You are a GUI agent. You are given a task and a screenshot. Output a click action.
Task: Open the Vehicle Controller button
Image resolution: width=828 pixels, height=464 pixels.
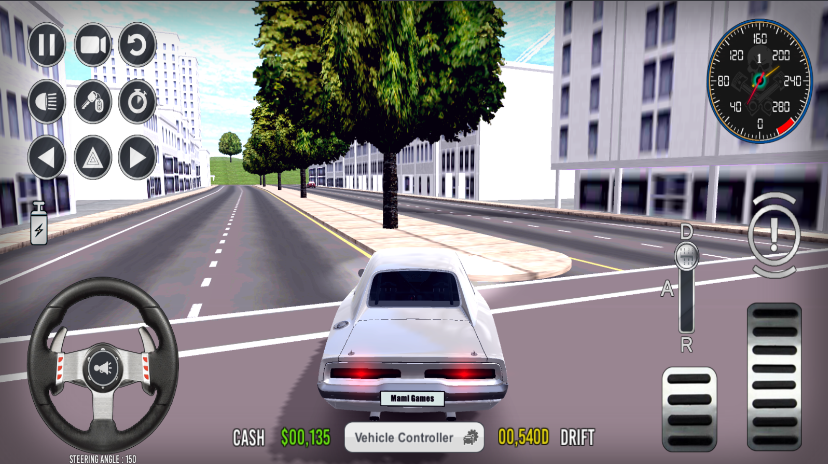(x=414, y=437)
